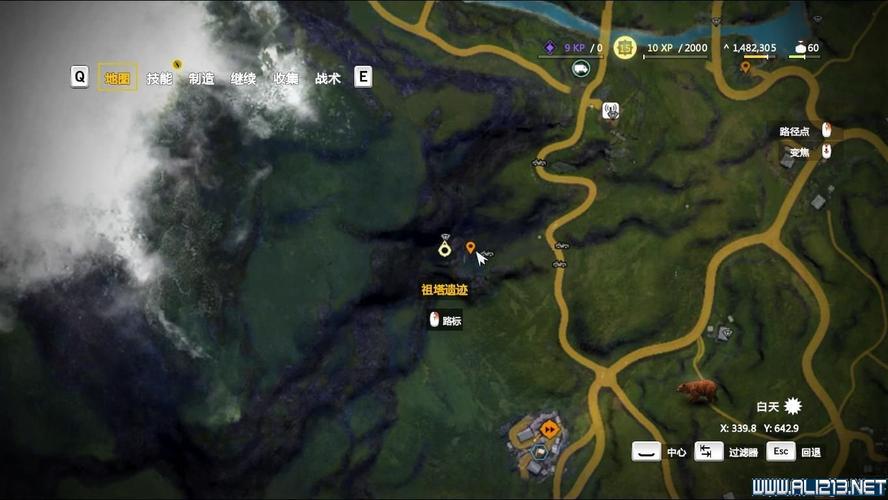This screenshot has width=888, height=500.
Task: Choose the truck icon in the teal circle
Action: tap(580, 68)
